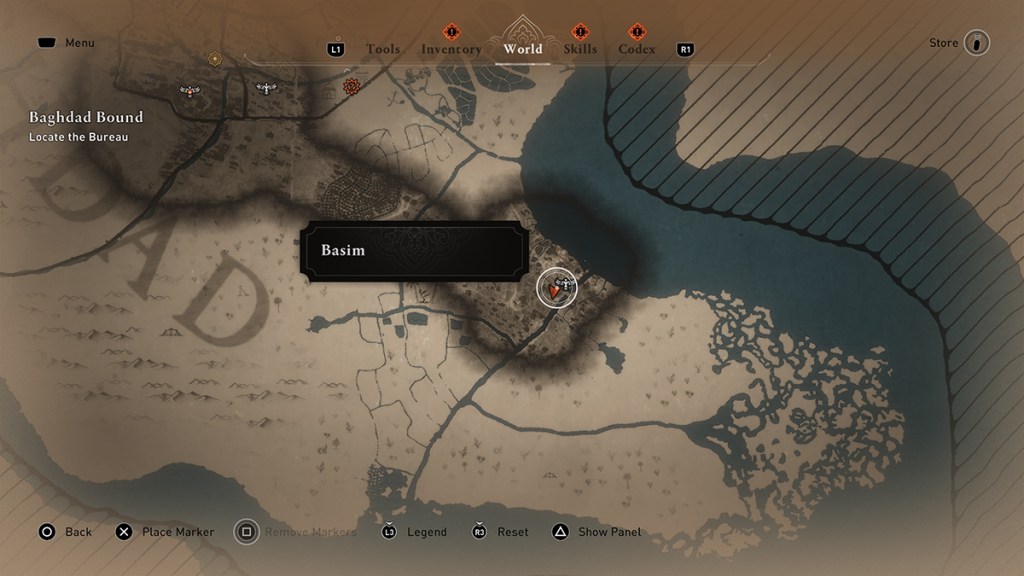Open the Codex tab
The width and height of the screenshot is (1024, 576).
coord(637,49)
